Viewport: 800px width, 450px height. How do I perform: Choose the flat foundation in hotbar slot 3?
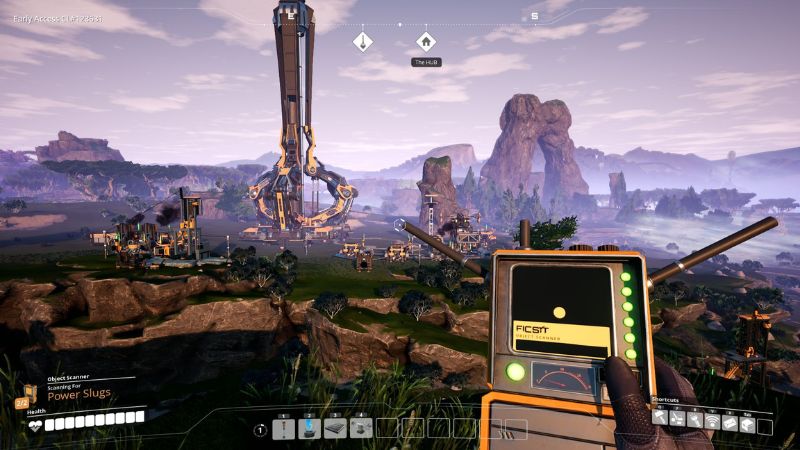(336, 429)
